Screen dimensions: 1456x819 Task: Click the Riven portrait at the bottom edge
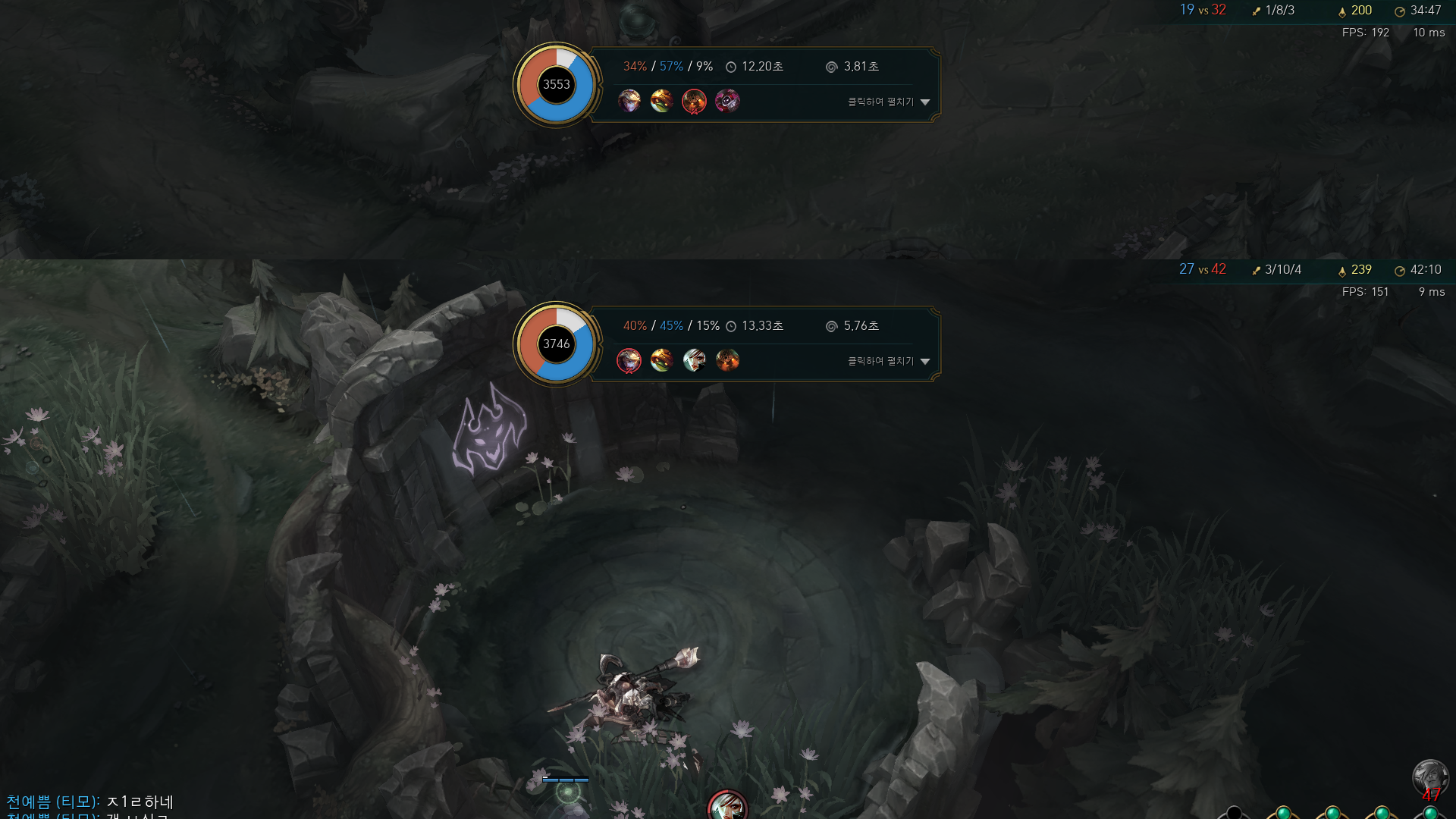[x=727, y=807]
